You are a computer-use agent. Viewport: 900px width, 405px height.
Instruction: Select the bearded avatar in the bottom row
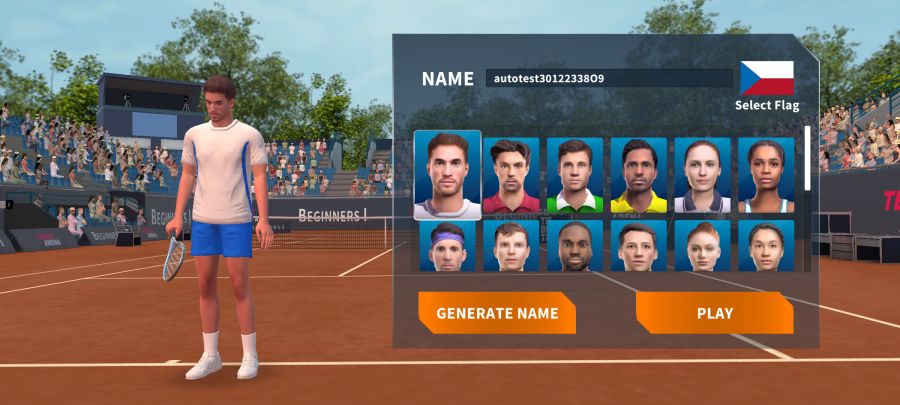575,246
